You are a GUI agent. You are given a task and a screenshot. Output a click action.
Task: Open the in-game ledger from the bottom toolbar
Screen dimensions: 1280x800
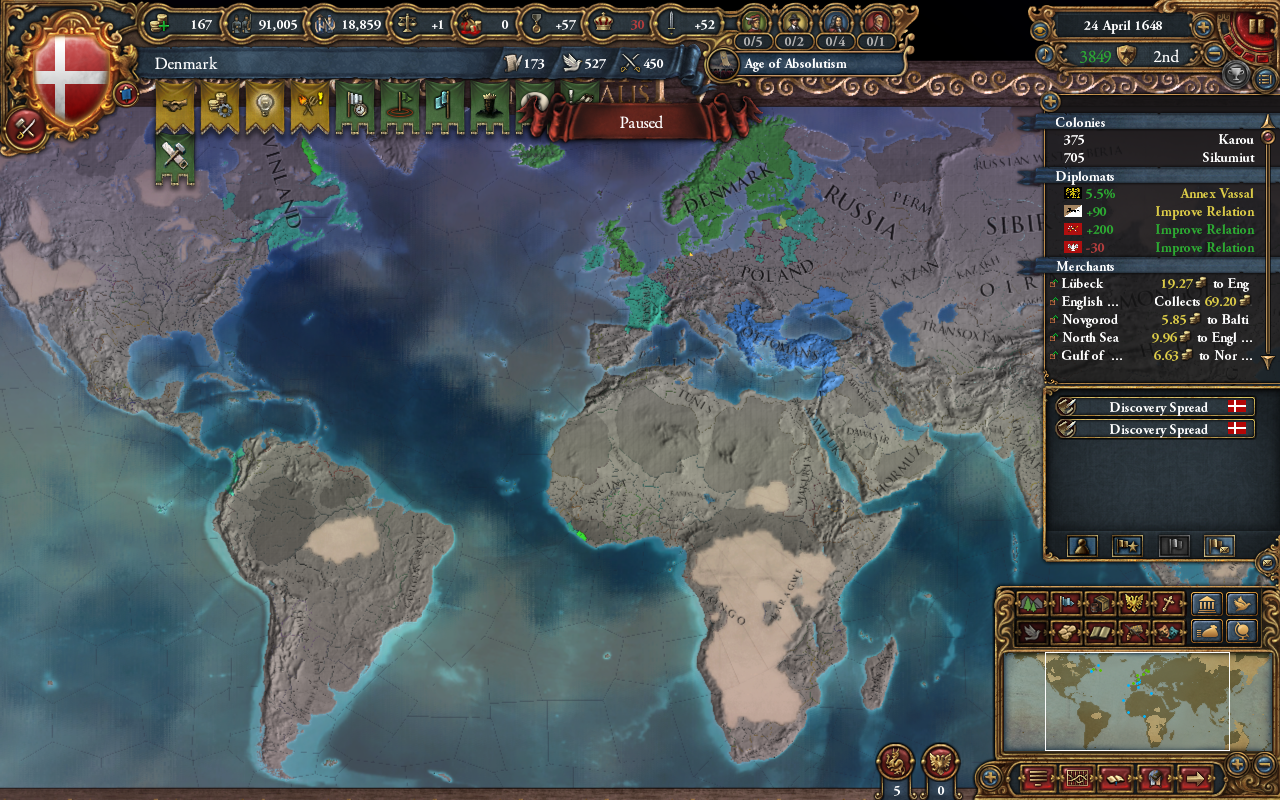click(1115, 778)
